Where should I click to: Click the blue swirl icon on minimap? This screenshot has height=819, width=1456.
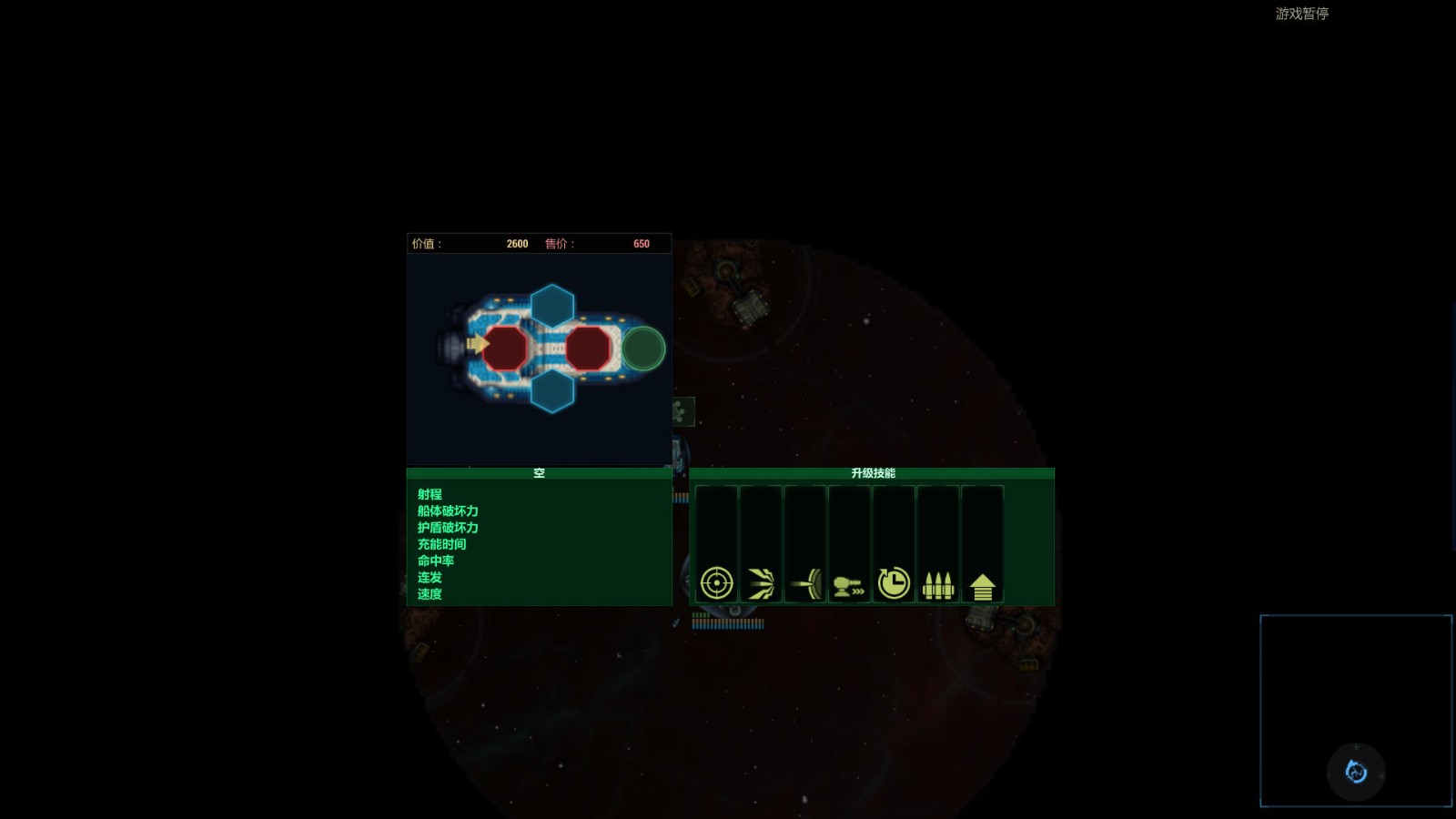click(1356, 772)
